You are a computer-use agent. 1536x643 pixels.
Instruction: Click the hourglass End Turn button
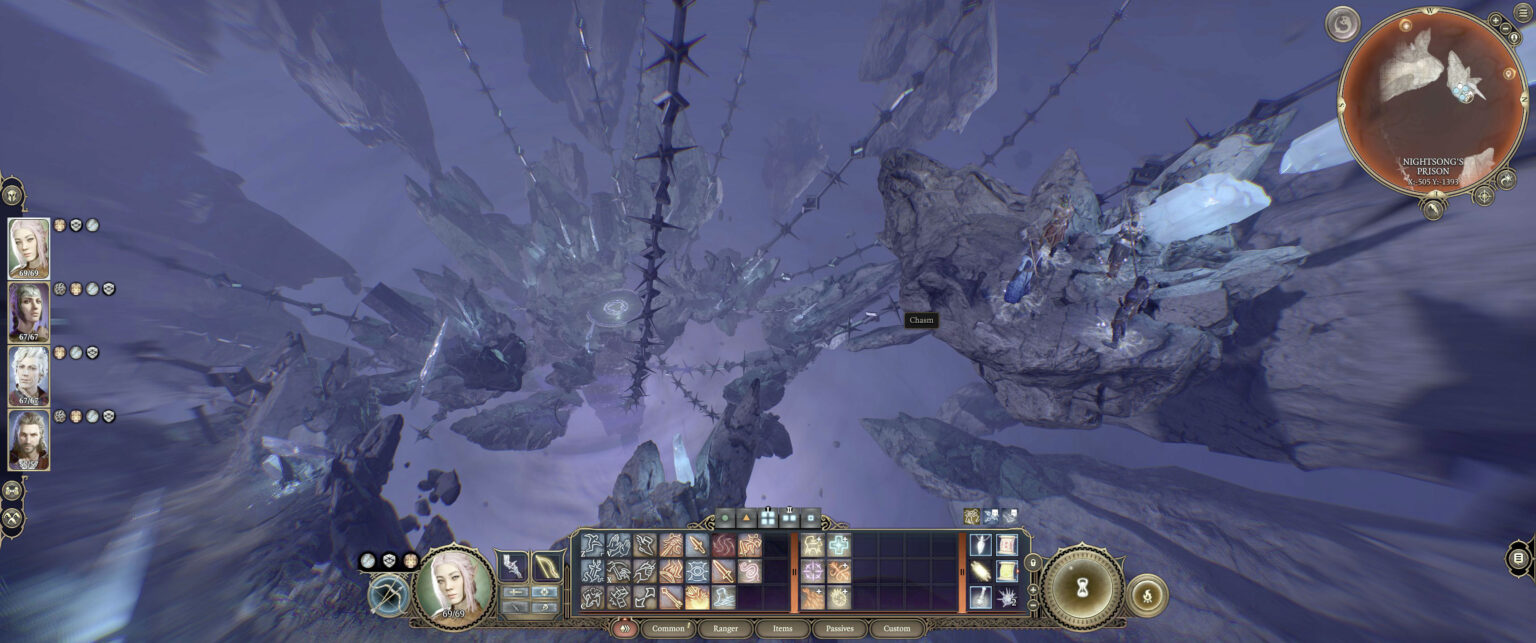[1082, 588]
